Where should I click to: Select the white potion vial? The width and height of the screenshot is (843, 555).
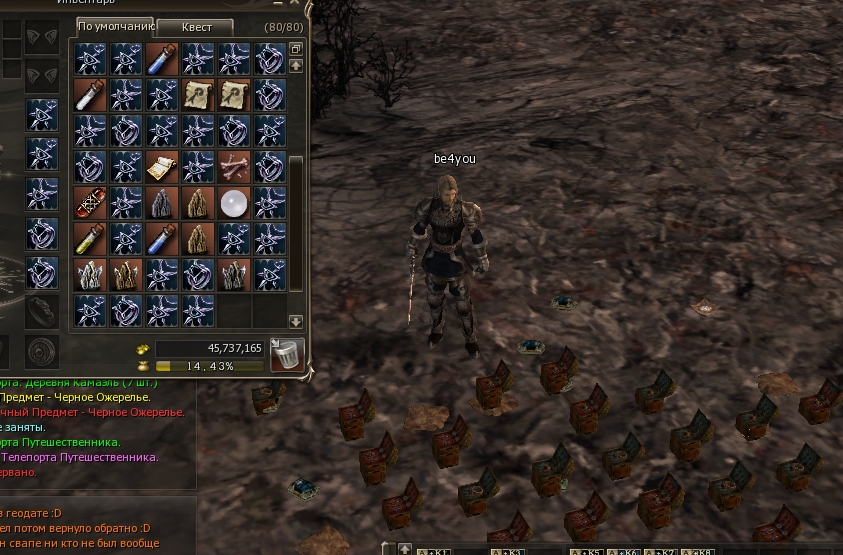(89, 95)
